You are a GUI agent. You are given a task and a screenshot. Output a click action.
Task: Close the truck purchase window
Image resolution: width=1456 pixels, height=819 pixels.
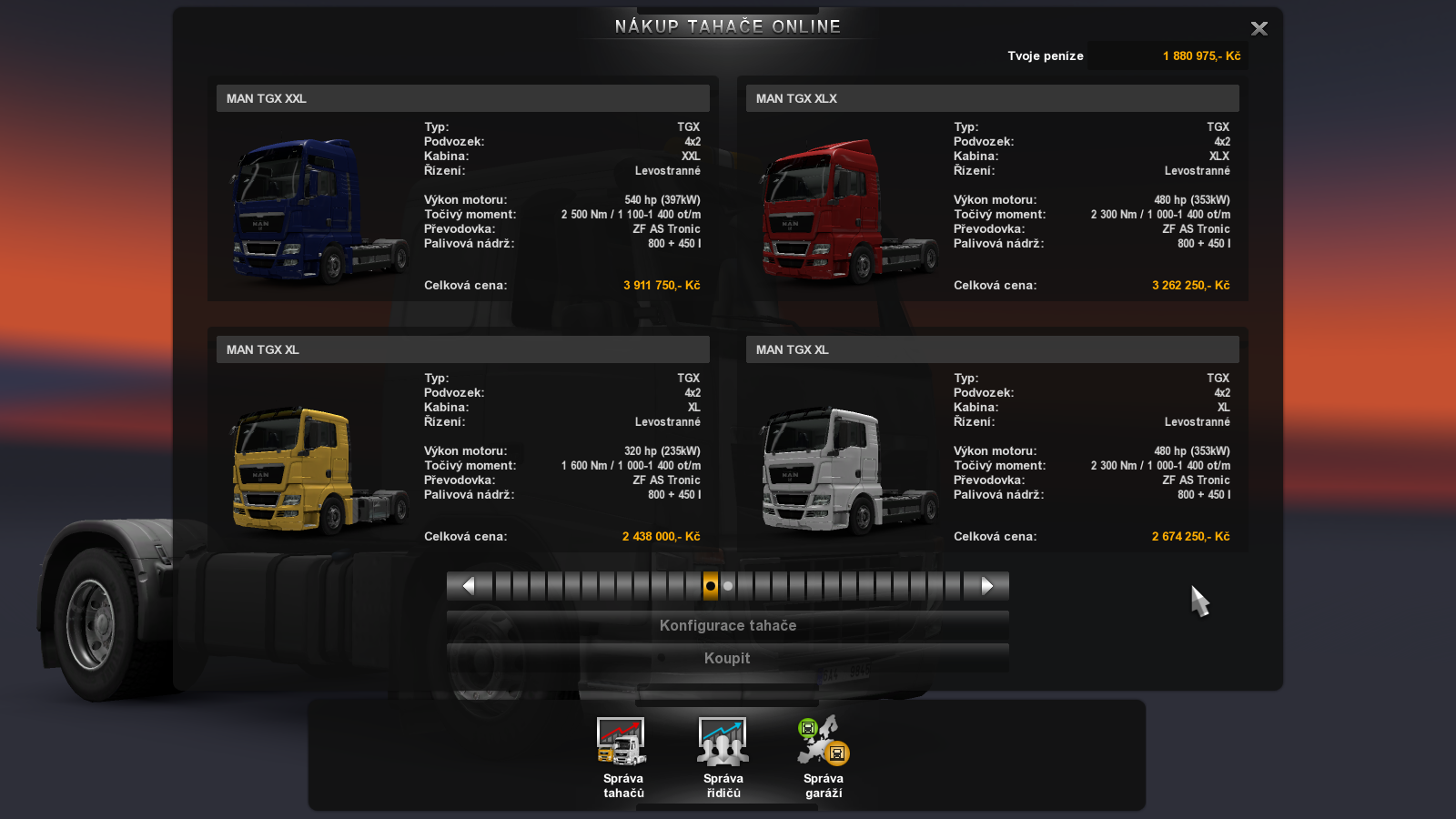[1259, 29]
